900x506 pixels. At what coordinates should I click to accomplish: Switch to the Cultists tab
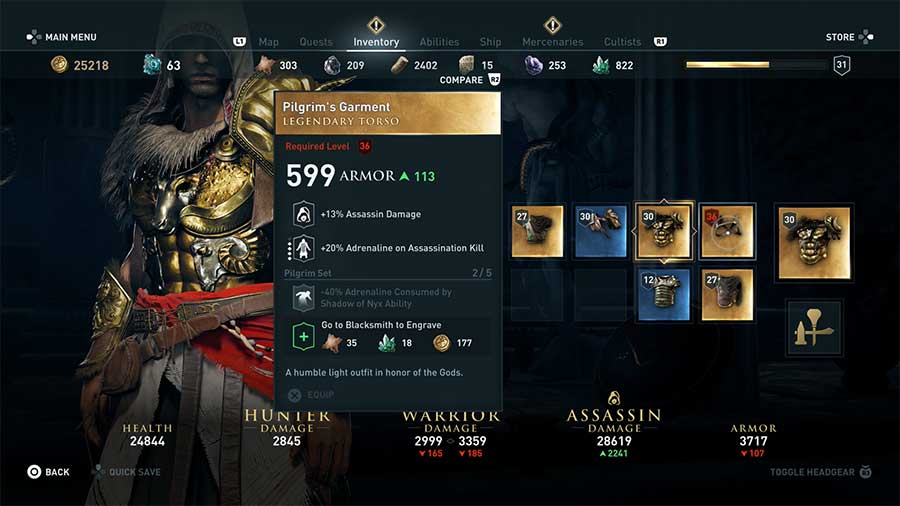pyautogui.click(x=622, y=42)
